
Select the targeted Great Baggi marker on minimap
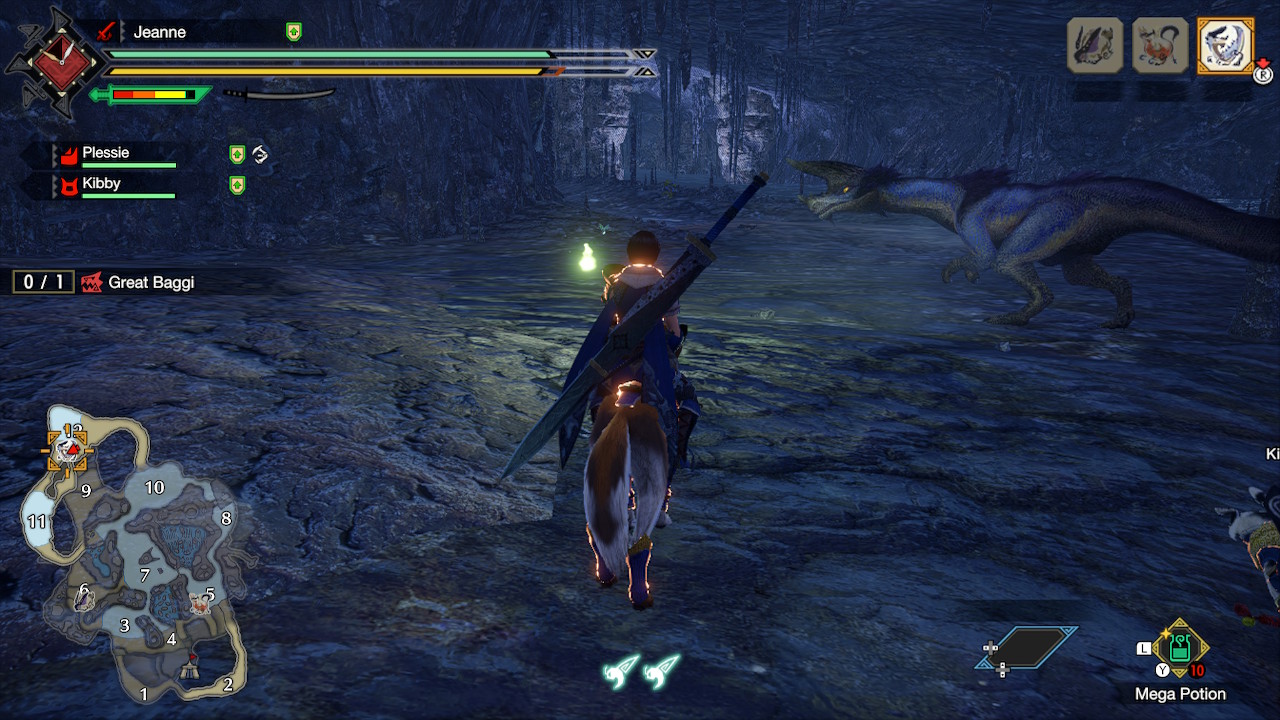(x=67, y=451)
